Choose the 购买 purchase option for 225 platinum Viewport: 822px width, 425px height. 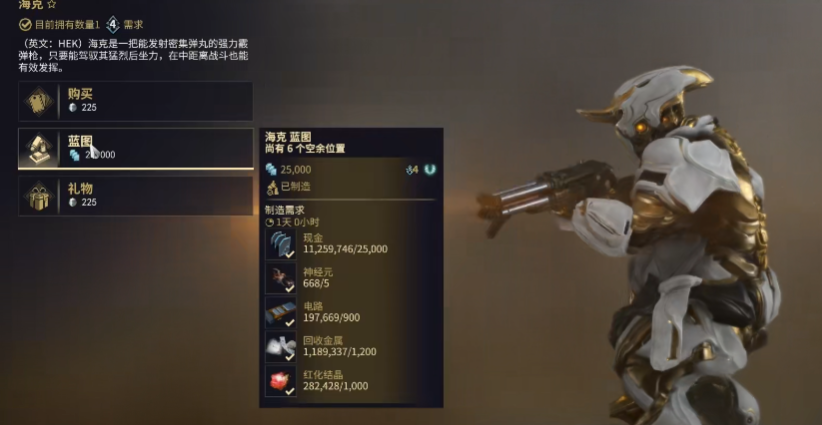point(135,101)
